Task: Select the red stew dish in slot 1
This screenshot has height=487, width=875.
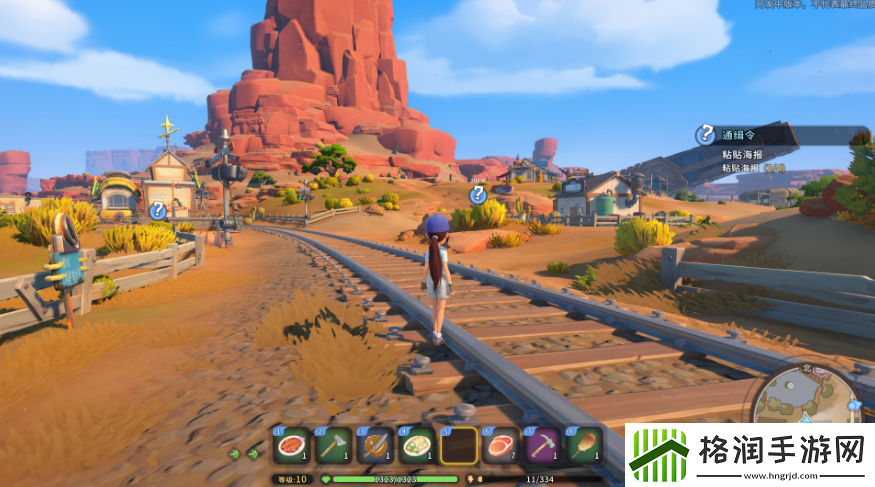Action: [x=291, y=445]
